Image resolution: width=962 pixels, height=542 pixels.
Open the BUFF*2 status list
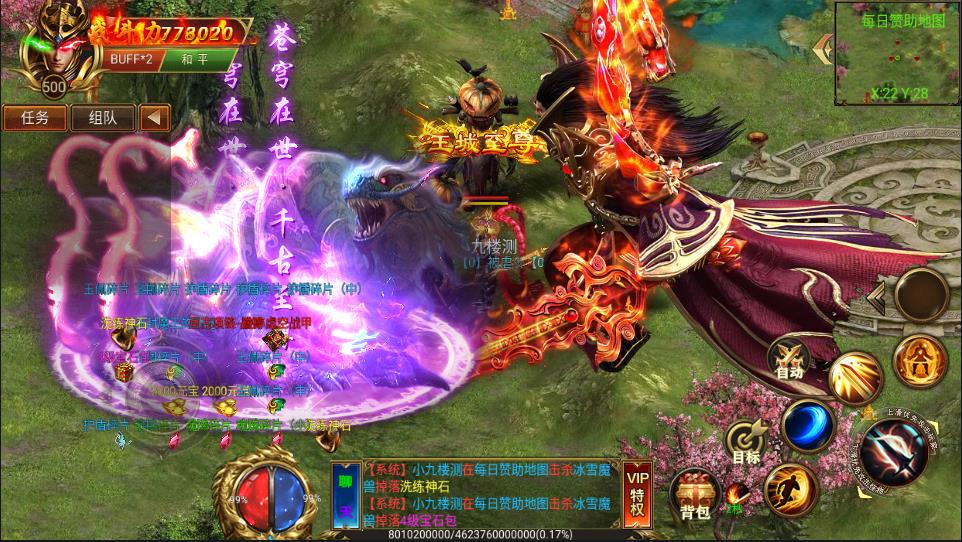[131, 58]
